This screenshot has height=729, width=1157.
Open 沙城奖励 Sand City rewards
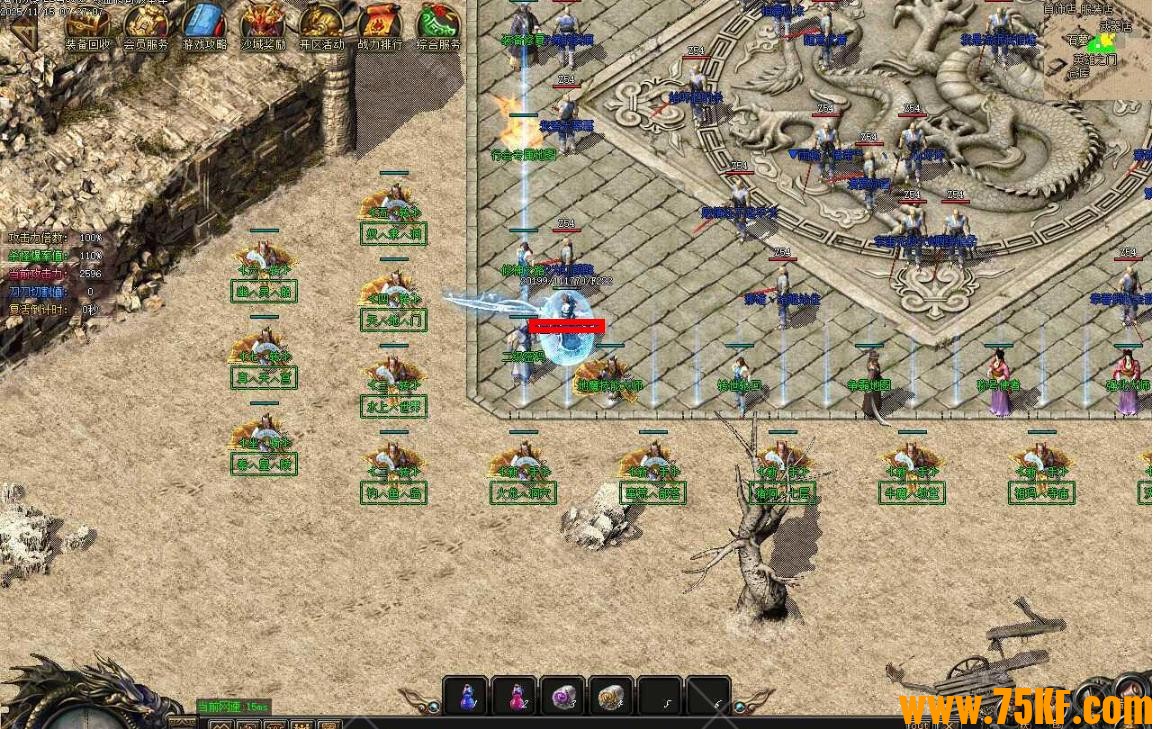tap(263, 26)
